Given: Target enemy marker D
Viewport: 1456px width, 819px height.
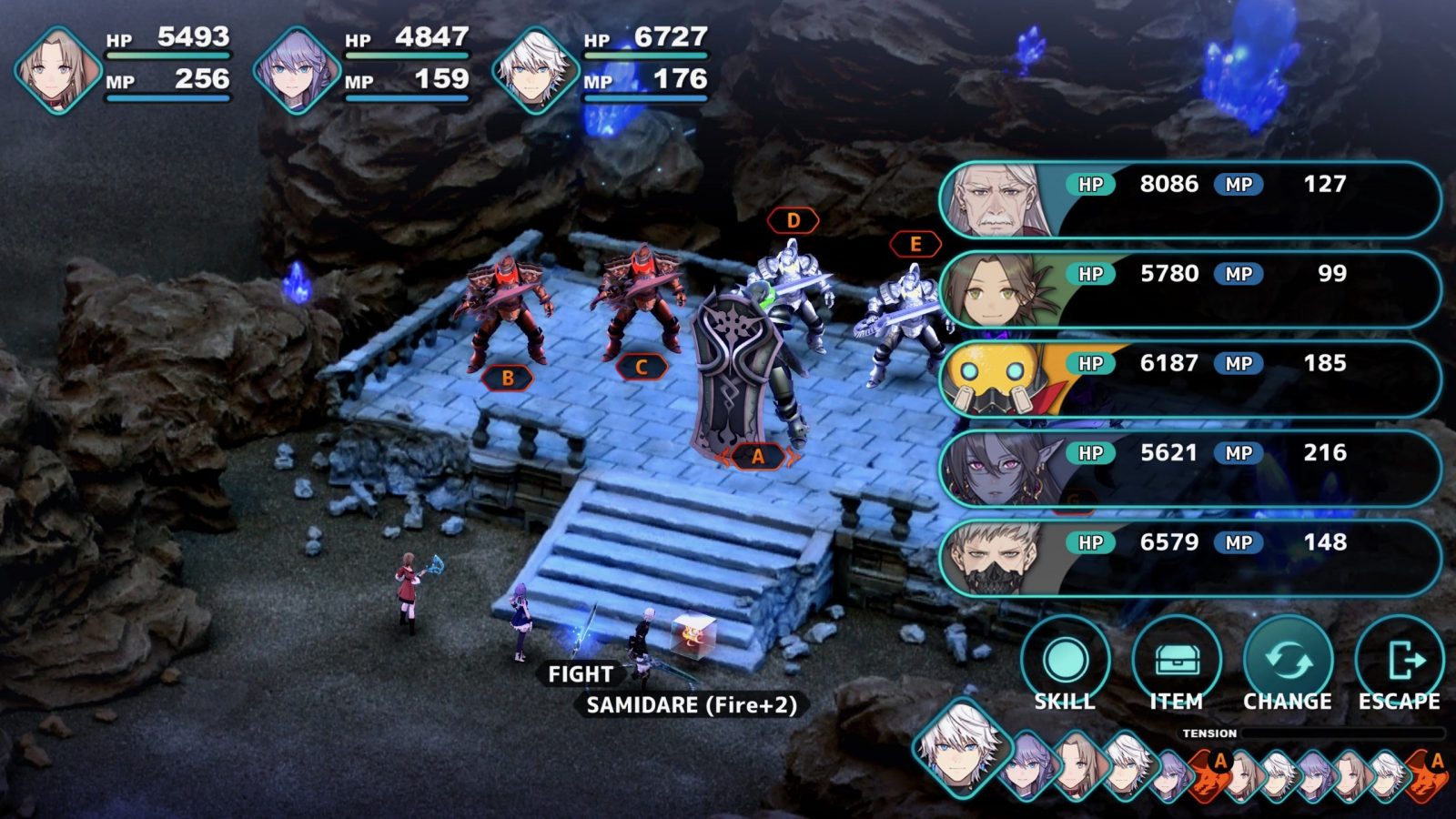Looking at the screenshot, I should click(793, 220).
